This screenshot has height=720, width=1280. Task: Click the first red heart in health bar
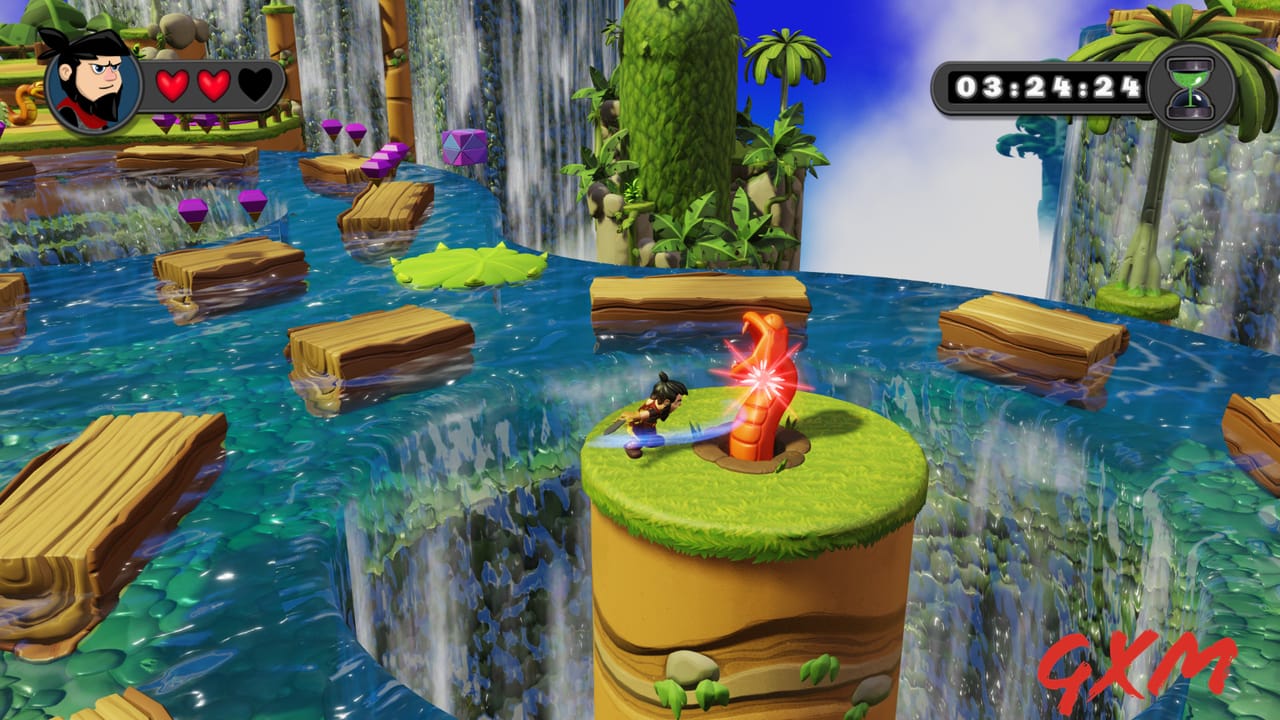(x=170, y=85)
